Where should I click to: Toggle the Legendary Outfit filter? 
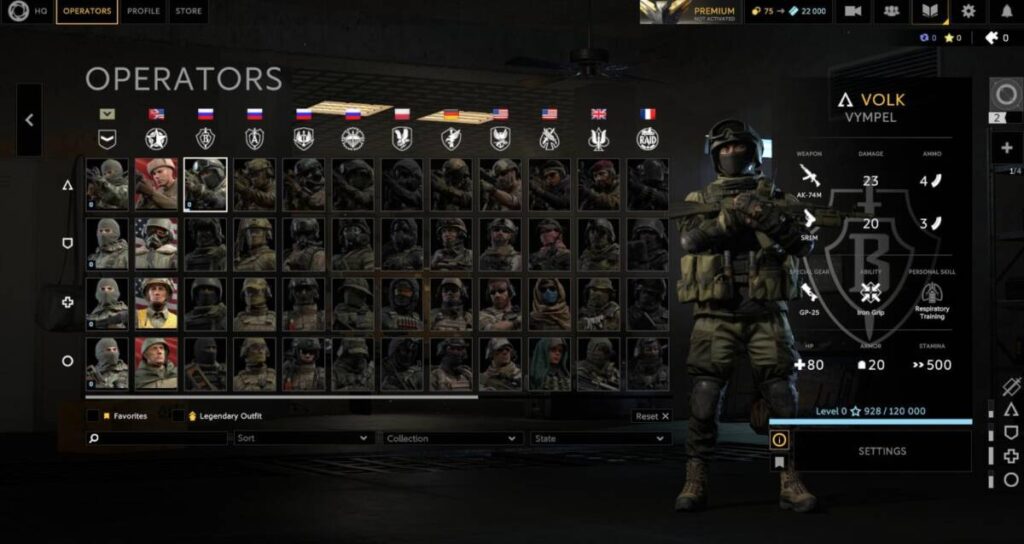(x=179, y=415)
